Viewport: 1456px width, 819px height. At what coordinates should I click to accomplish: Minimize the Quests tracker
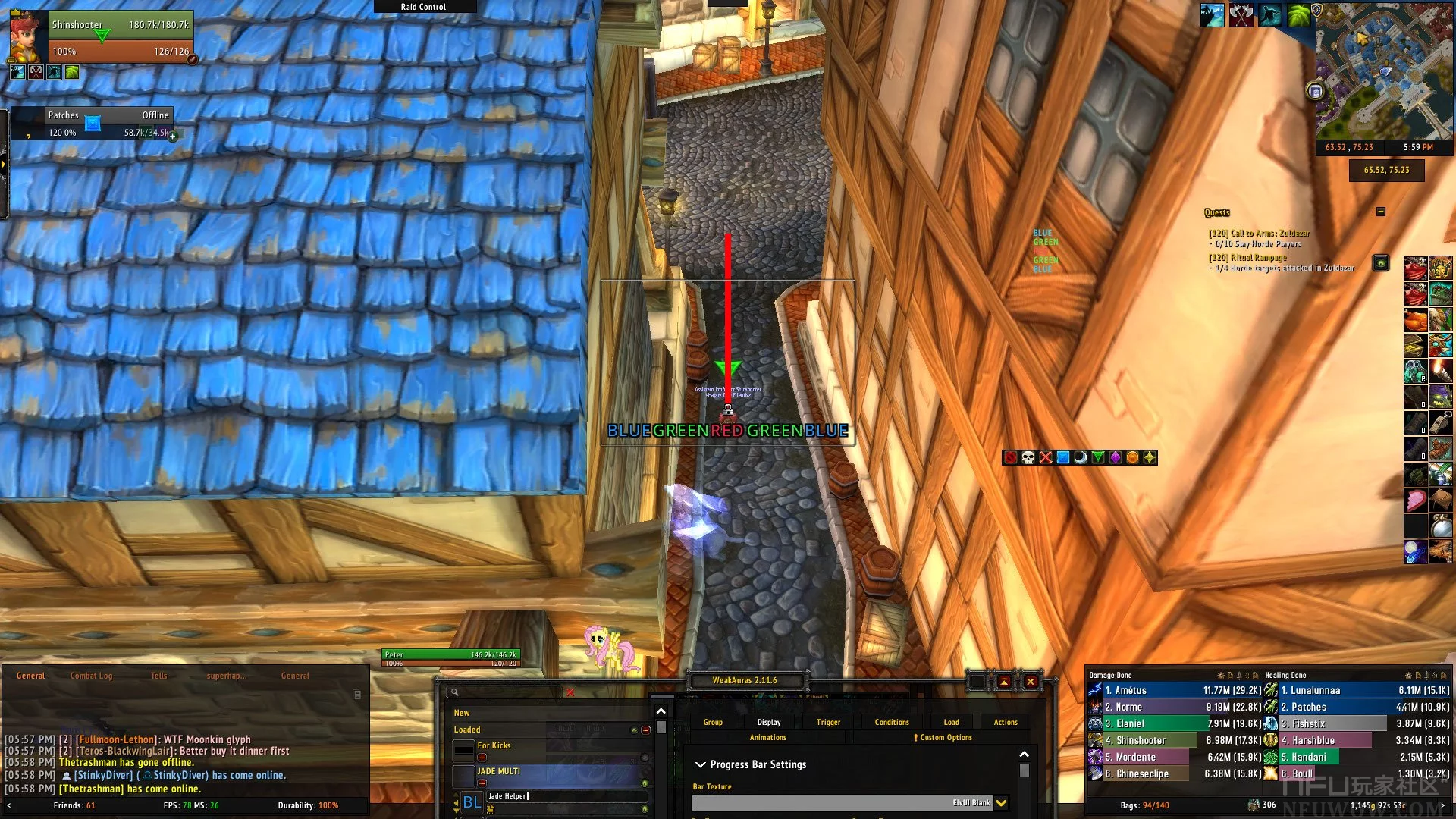[x=1380, y=212]
